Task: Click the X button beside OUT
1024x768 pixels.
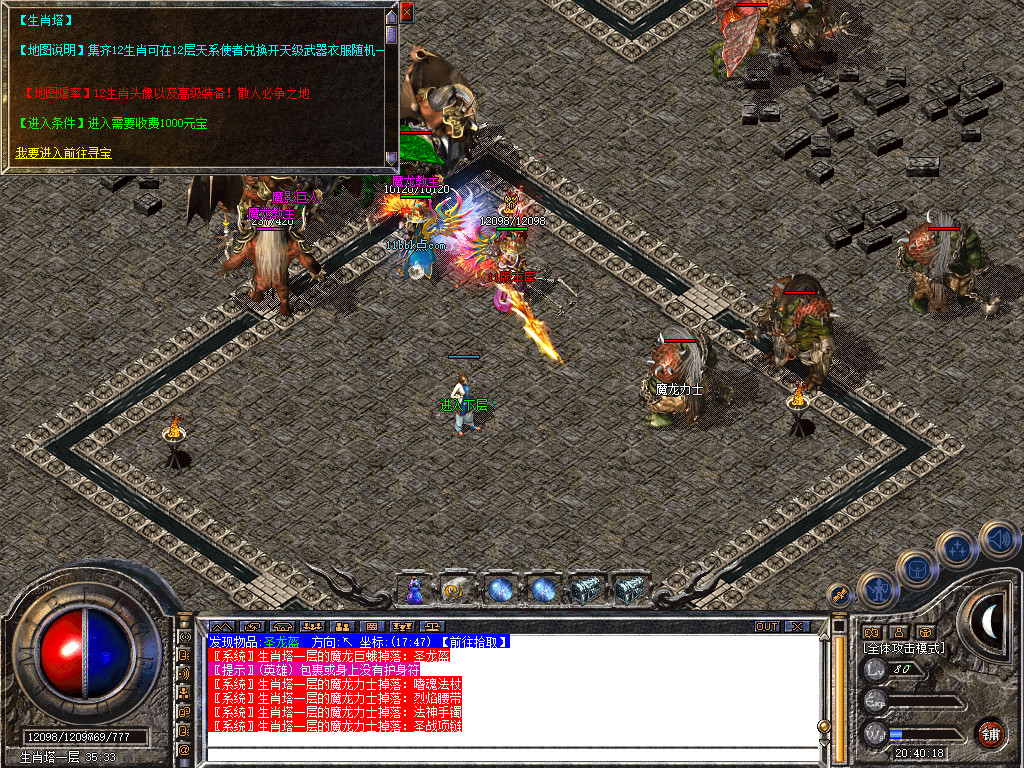Action: (x=797, y=627)
